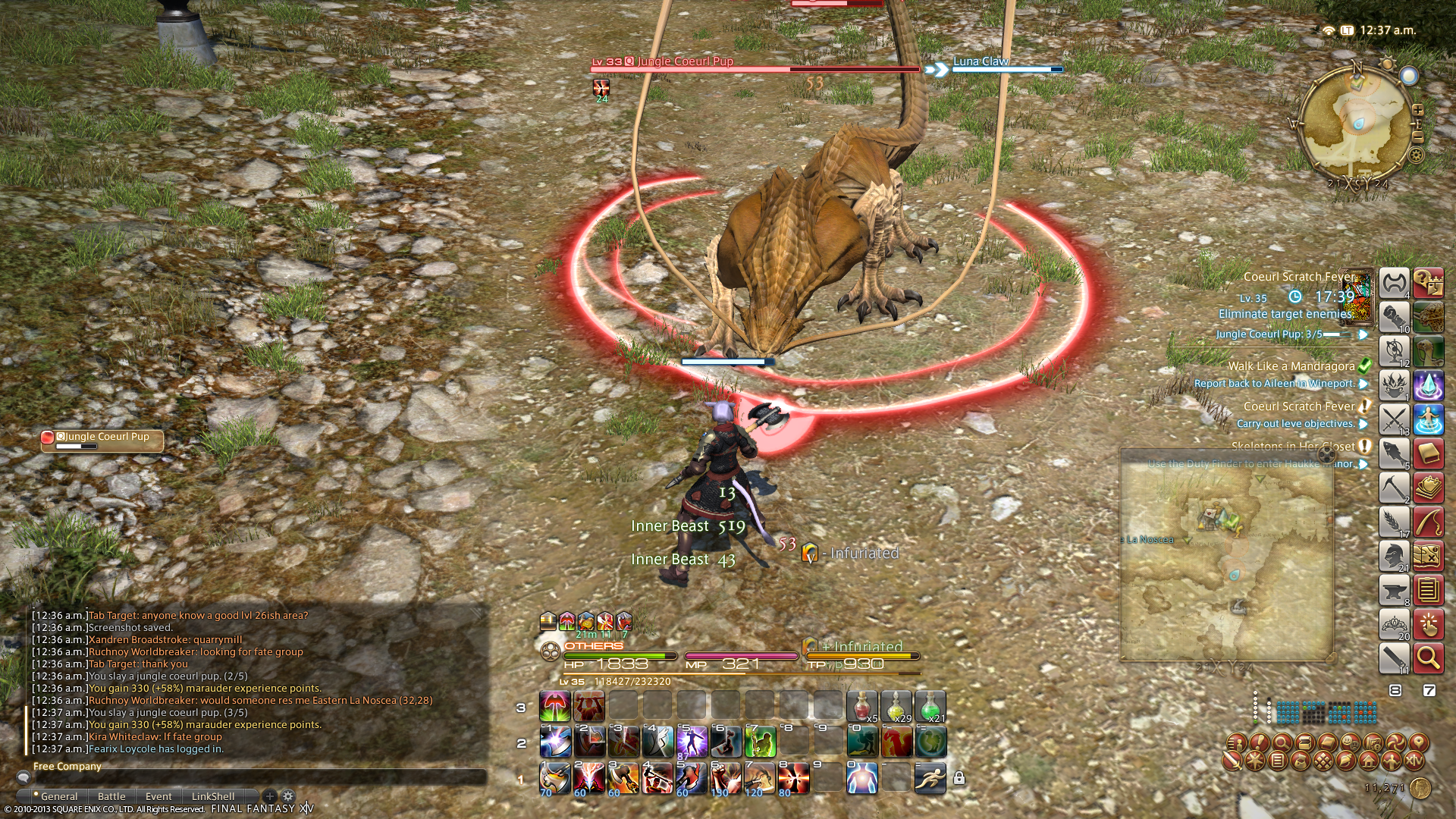Screen dimensions: 1456x819
Task: Switch to the Battle chat tab
Action: click(111, 796)
